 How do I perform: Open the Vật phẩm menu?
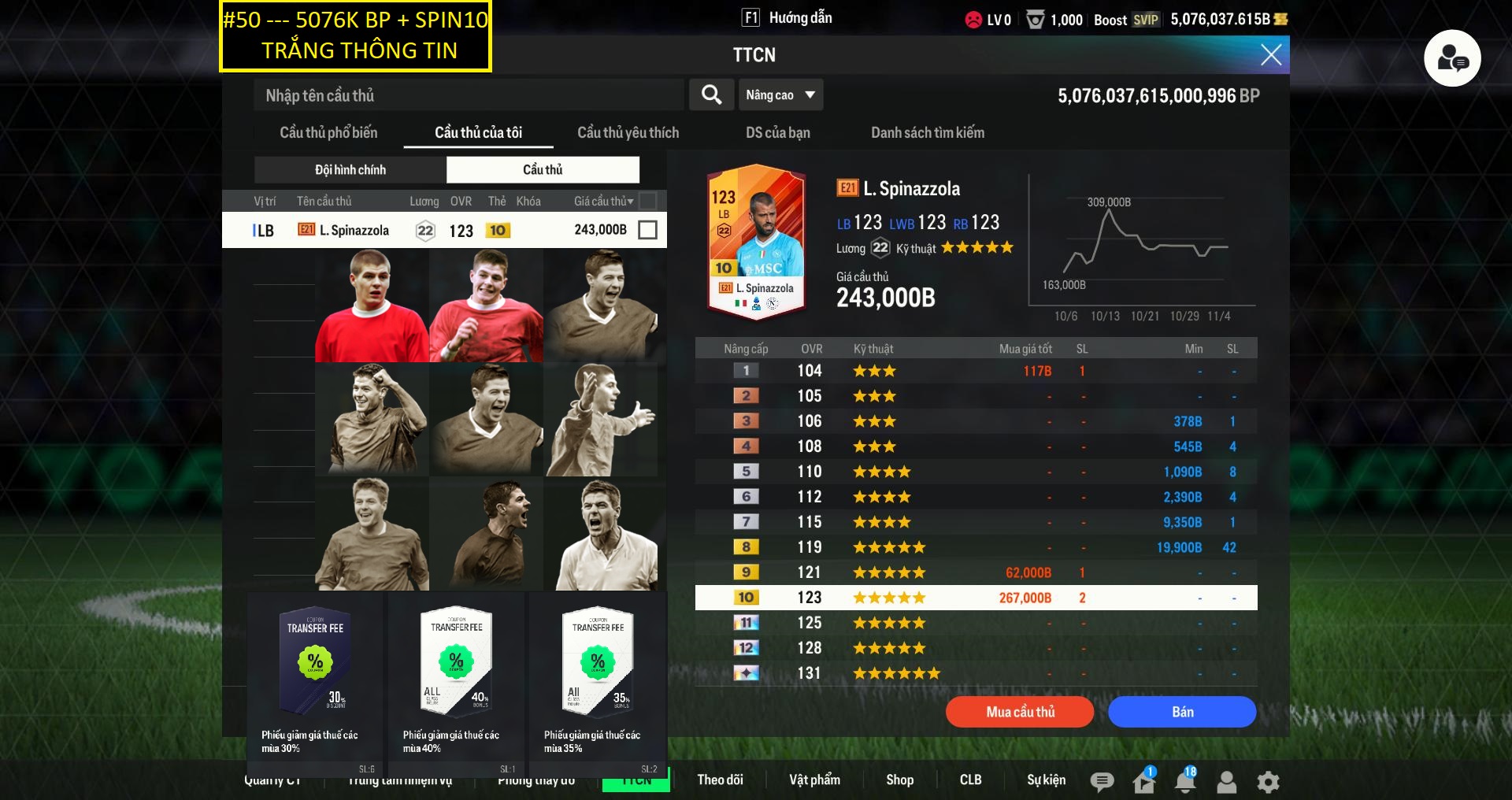[x=814, y=780]
